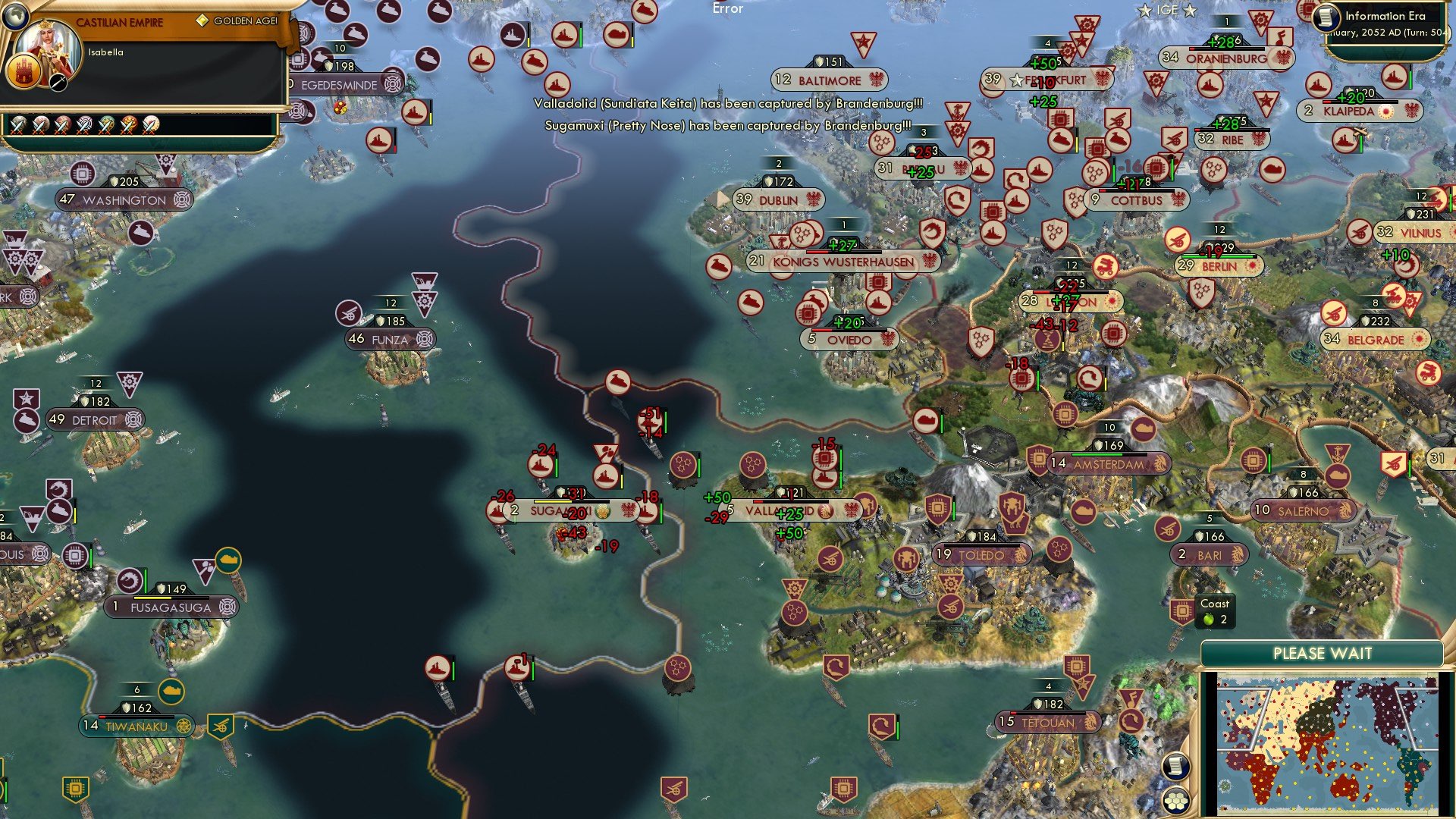This screenshot has width=1456, height=819.
Task: Click the PLEASE WAIT banner
Action: point(1323,652)
